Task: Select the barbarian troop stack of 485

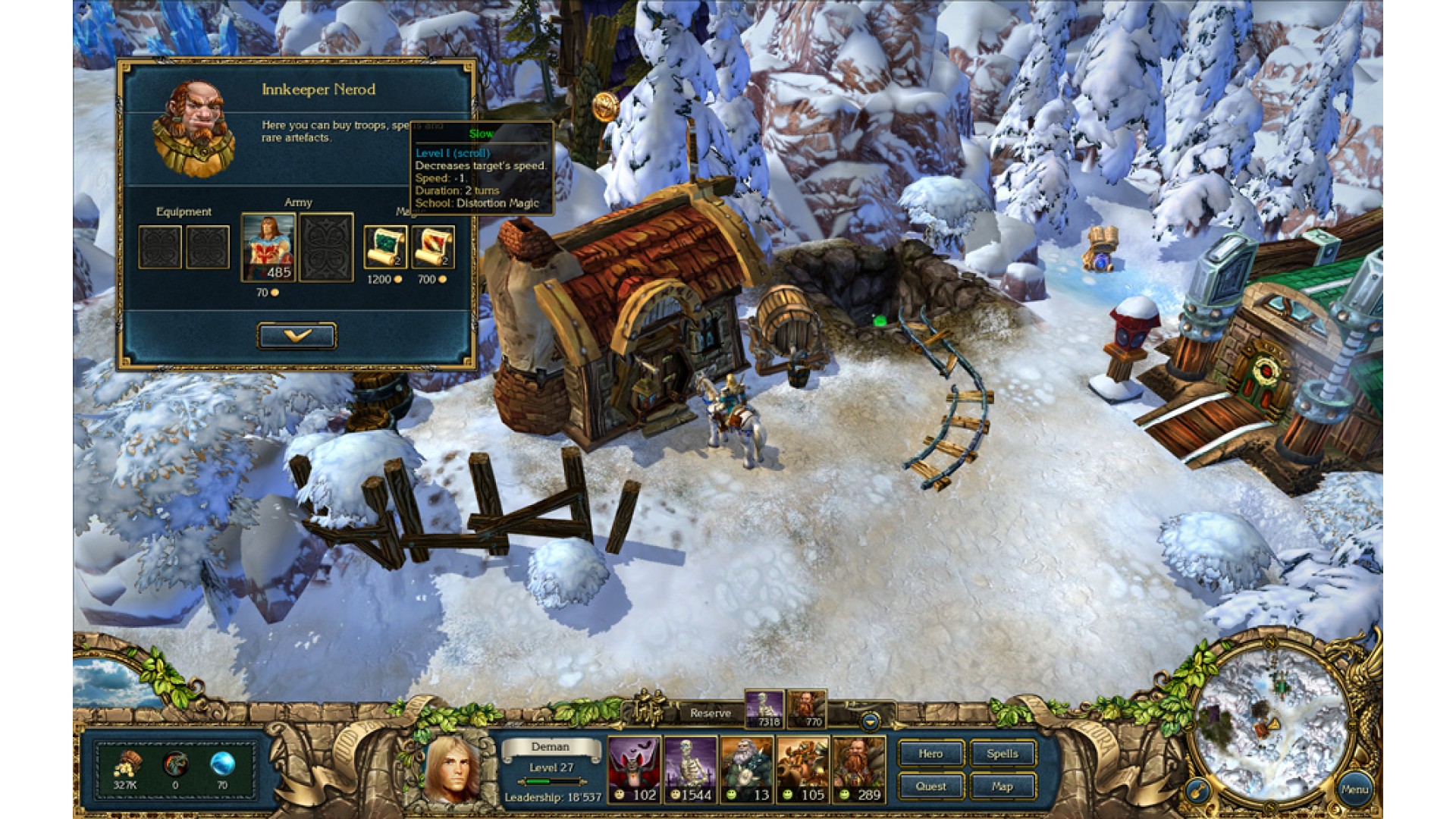Action: 268,247
